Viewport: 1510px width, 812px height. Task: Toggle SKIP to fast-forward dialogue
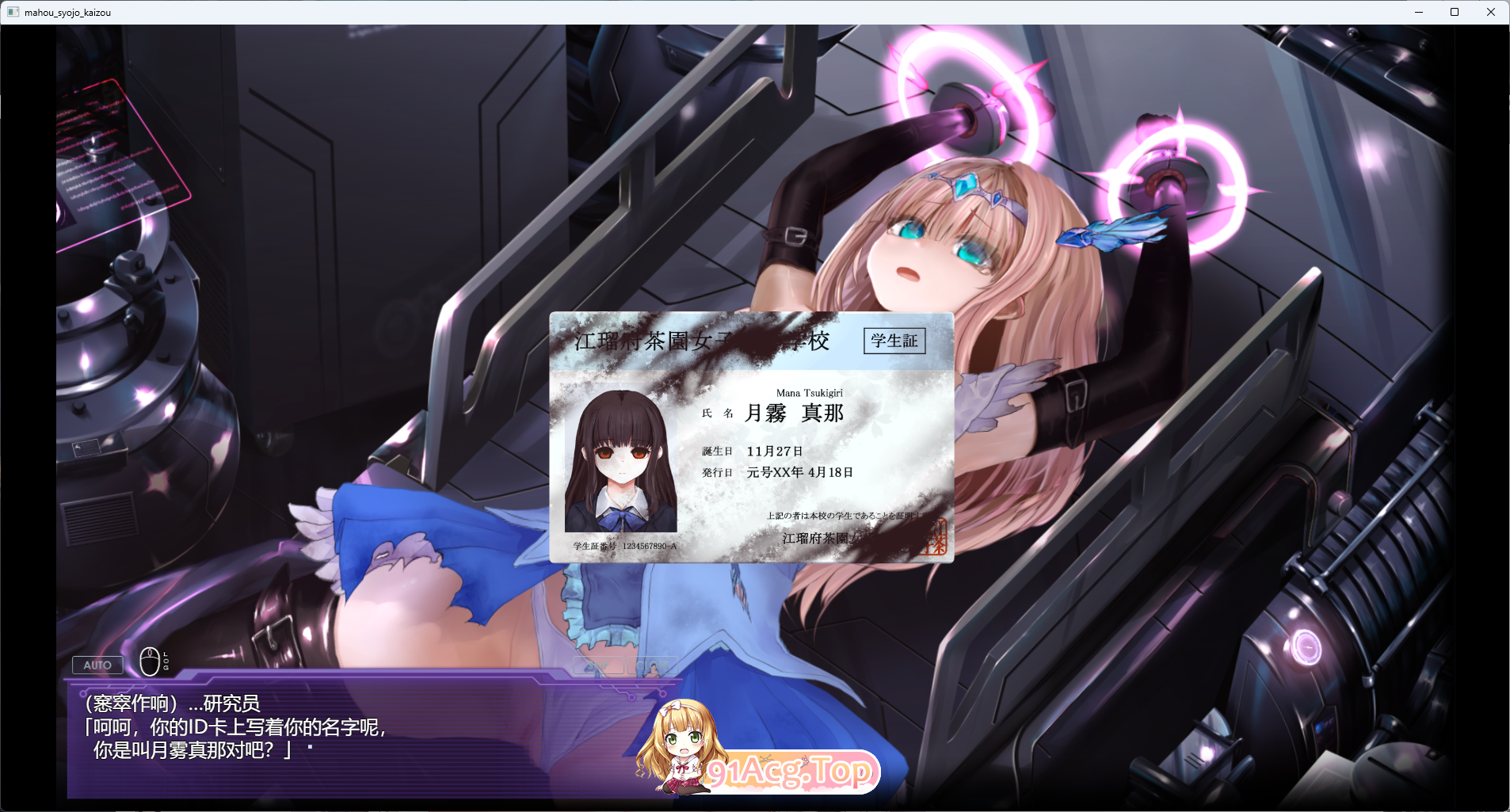(x=599, y=665)
